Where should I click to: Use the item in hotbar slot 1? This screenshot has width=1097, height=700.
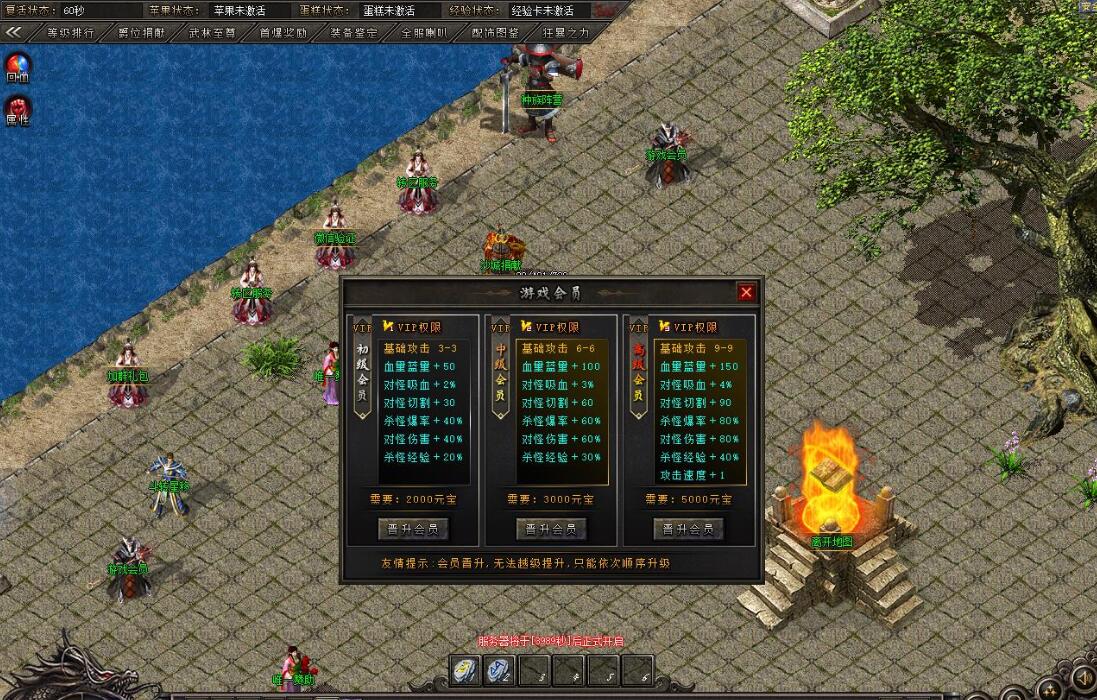click(x=466, y=671)
